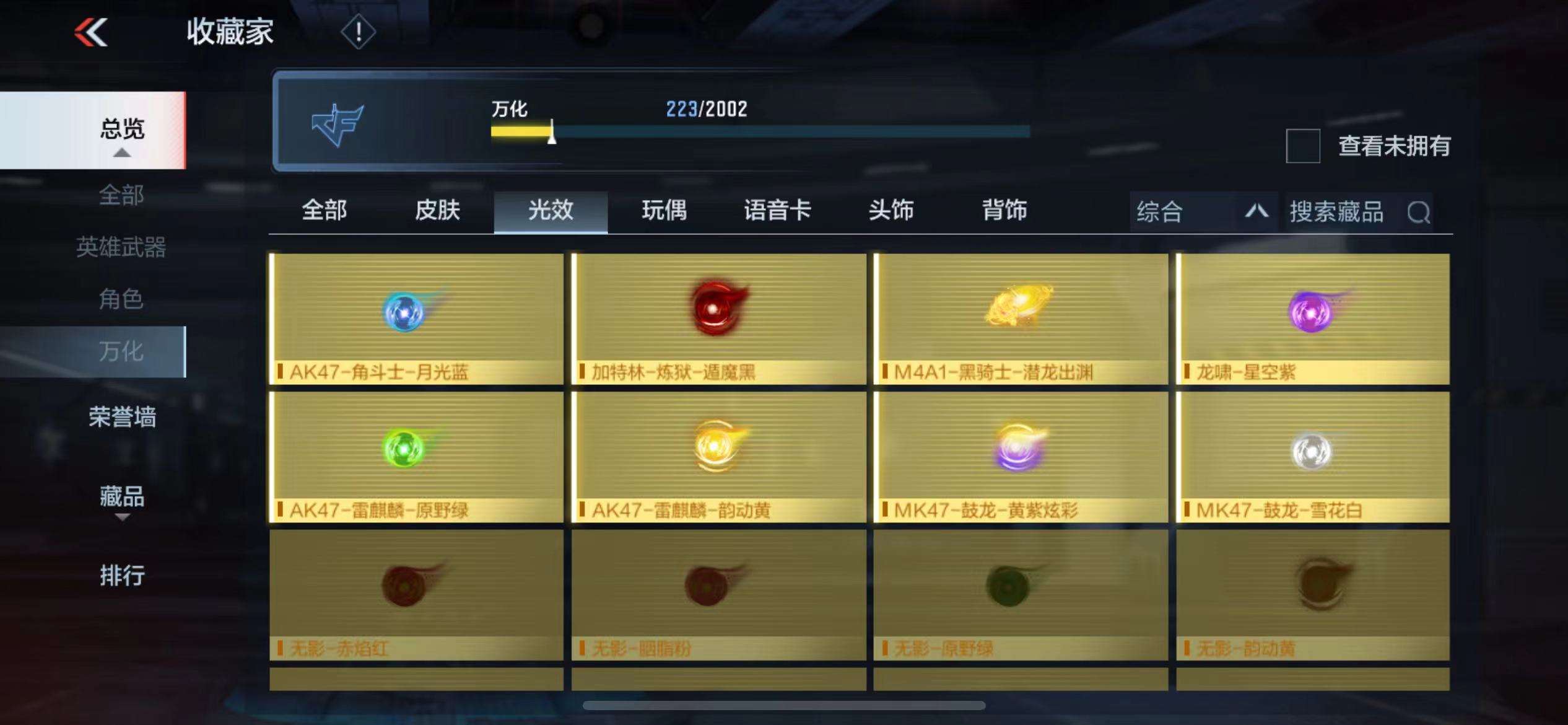This screenshot has width=1568, height=725.
Task: Open the MK47-鼓龙-雪花白 effect card
Action: [x=1313, y=457]
